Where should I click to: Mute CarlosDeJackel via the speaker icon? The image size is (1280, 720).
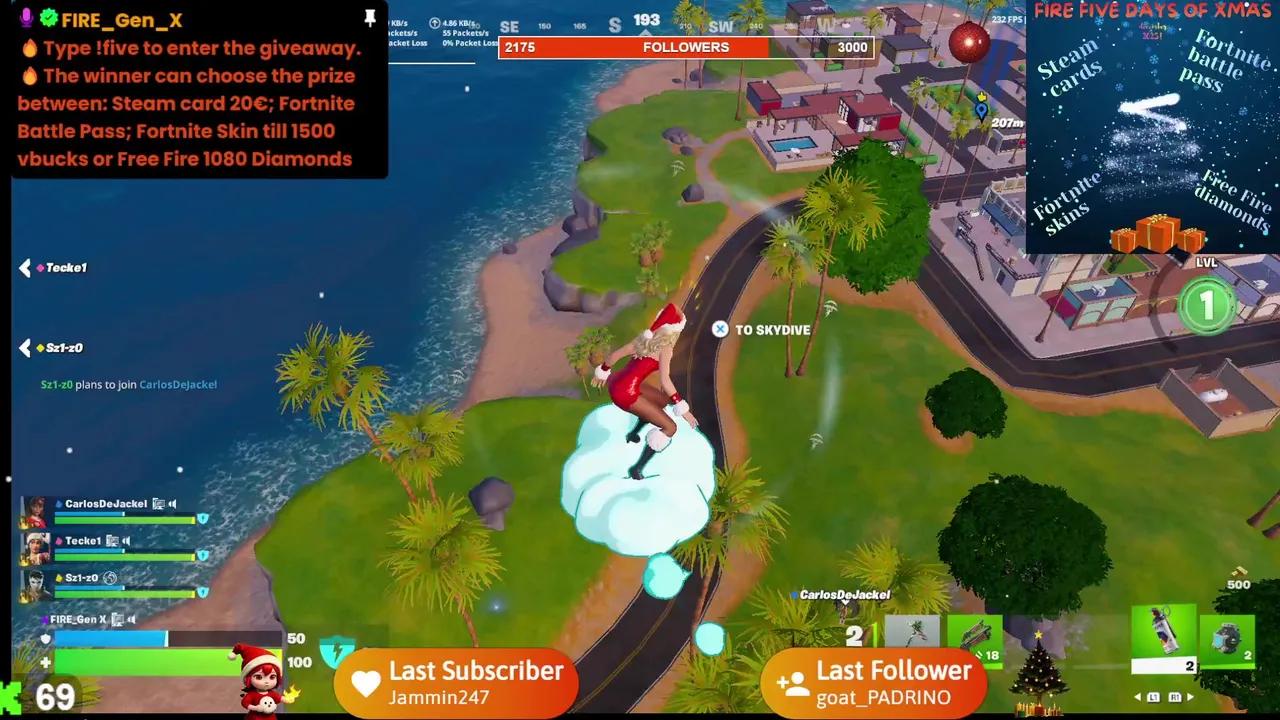pos(173,504)
